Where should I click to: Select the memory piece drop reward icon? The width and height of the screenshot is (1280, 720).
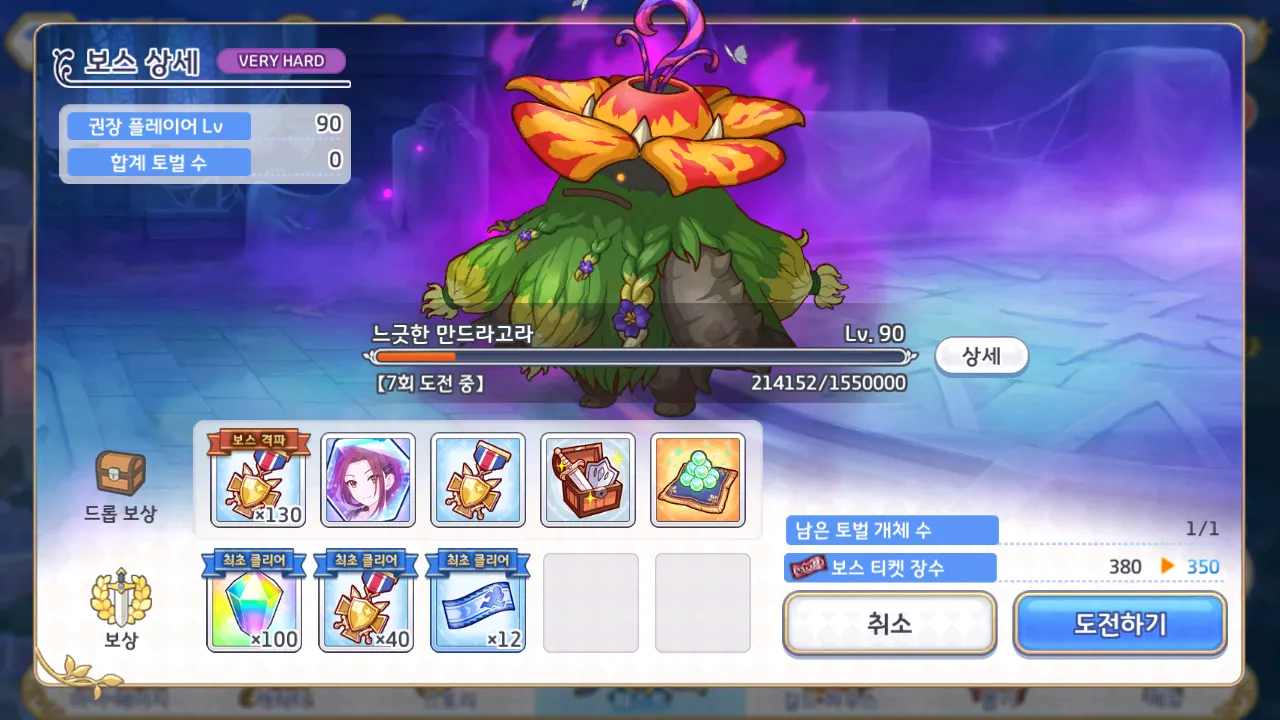pos(369,479)
